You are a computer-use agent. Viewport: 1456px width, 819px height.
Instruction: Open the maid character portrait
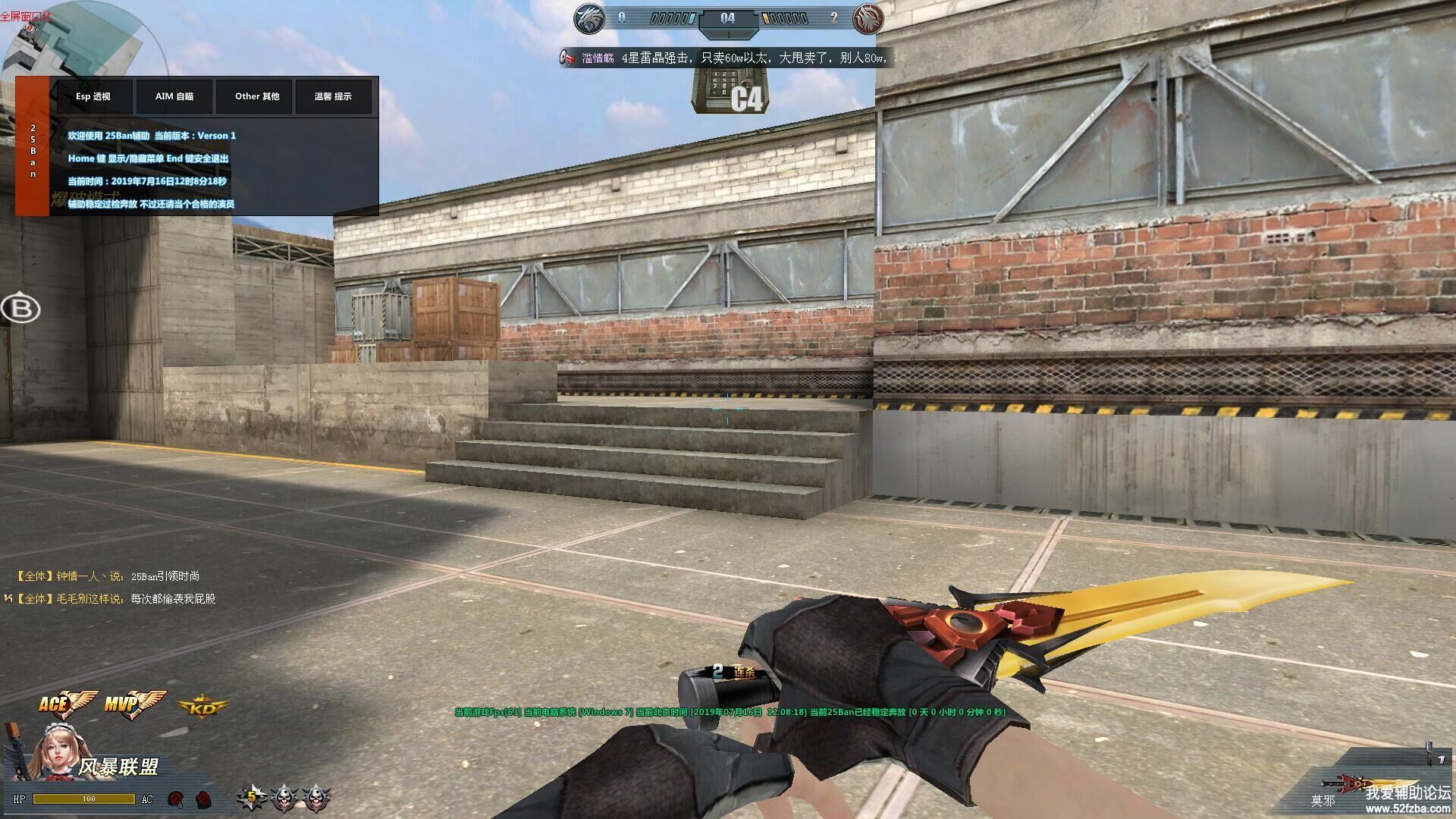point(54,749)
